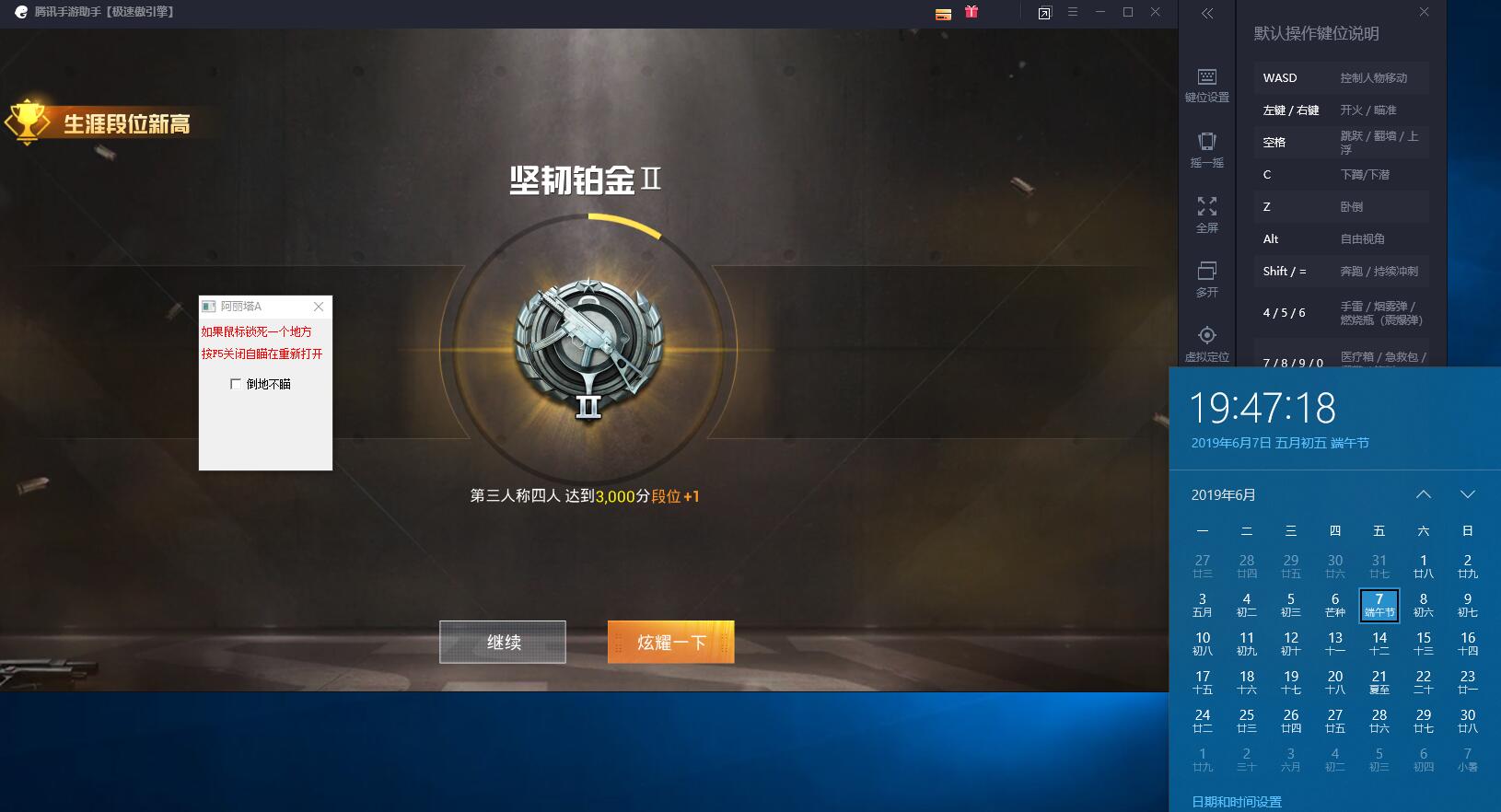Collapse the sidebar with the double-chevron
Image resolution: width=1501 pixels, height=812 pixels.
pos(1207,14)
